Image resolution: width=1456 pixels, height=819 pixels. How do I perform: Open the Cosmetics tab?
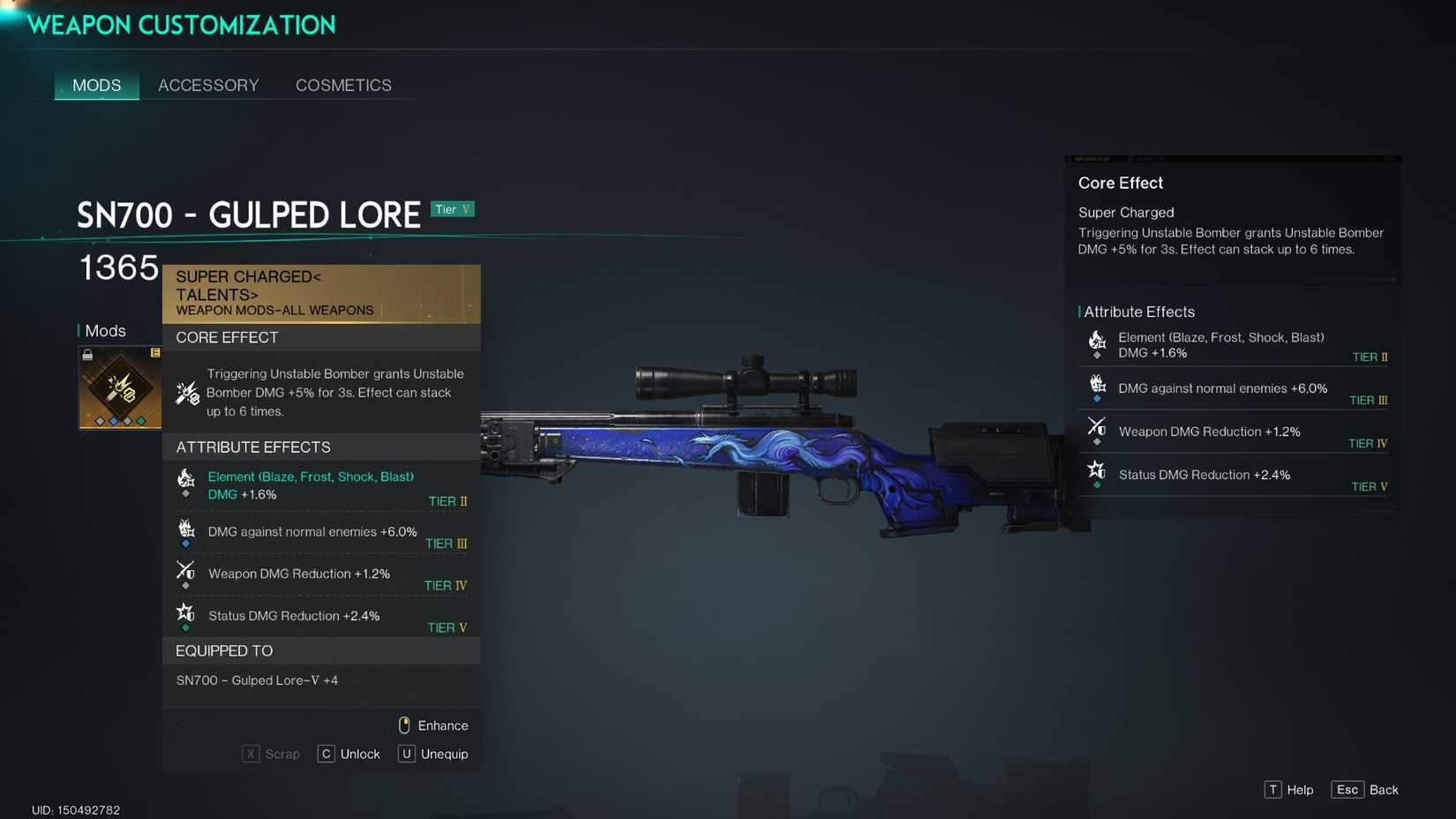pyautogui.click(x=343, y=85)
